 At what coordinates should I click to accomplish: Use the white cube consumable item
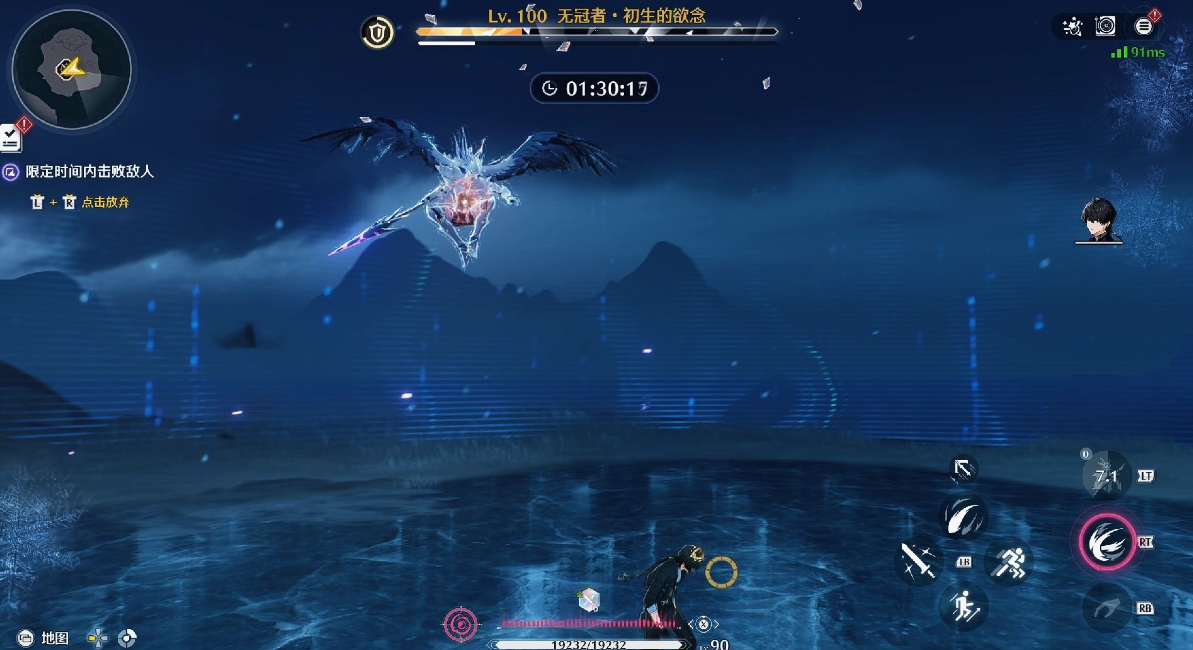(x=588, y=600)
